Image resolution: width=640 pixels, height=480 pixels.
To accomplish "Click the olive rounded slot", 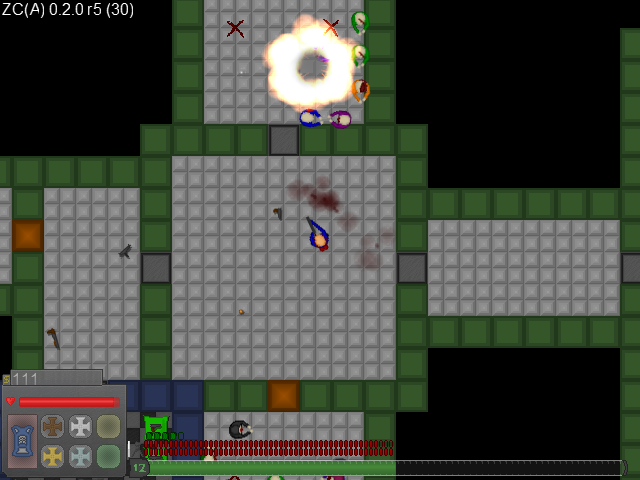I will (x=108, y=427).
